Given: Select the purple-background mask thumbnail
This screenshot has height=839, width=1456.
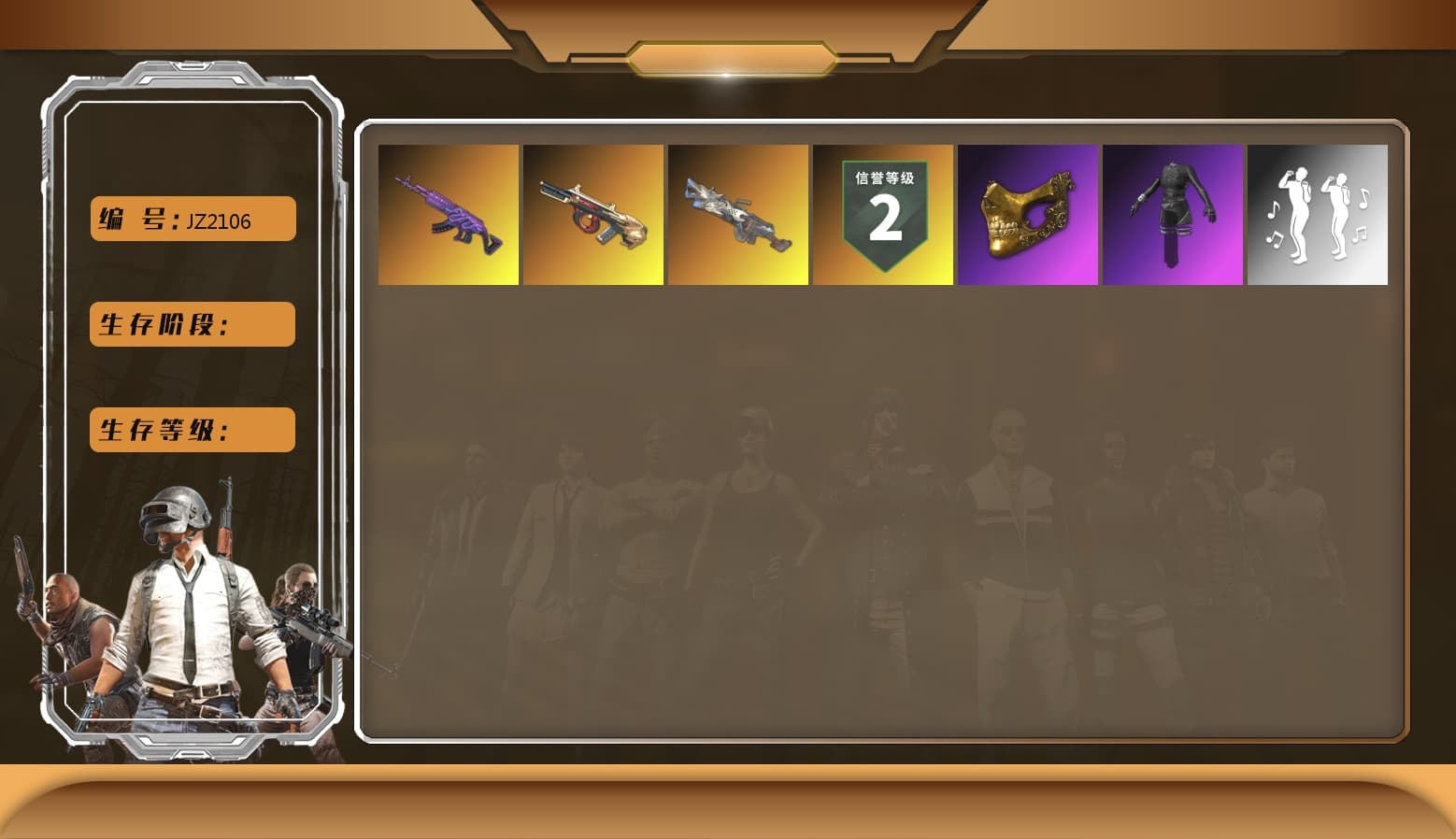Looking at the screenshot, I should coord(1027,213).
